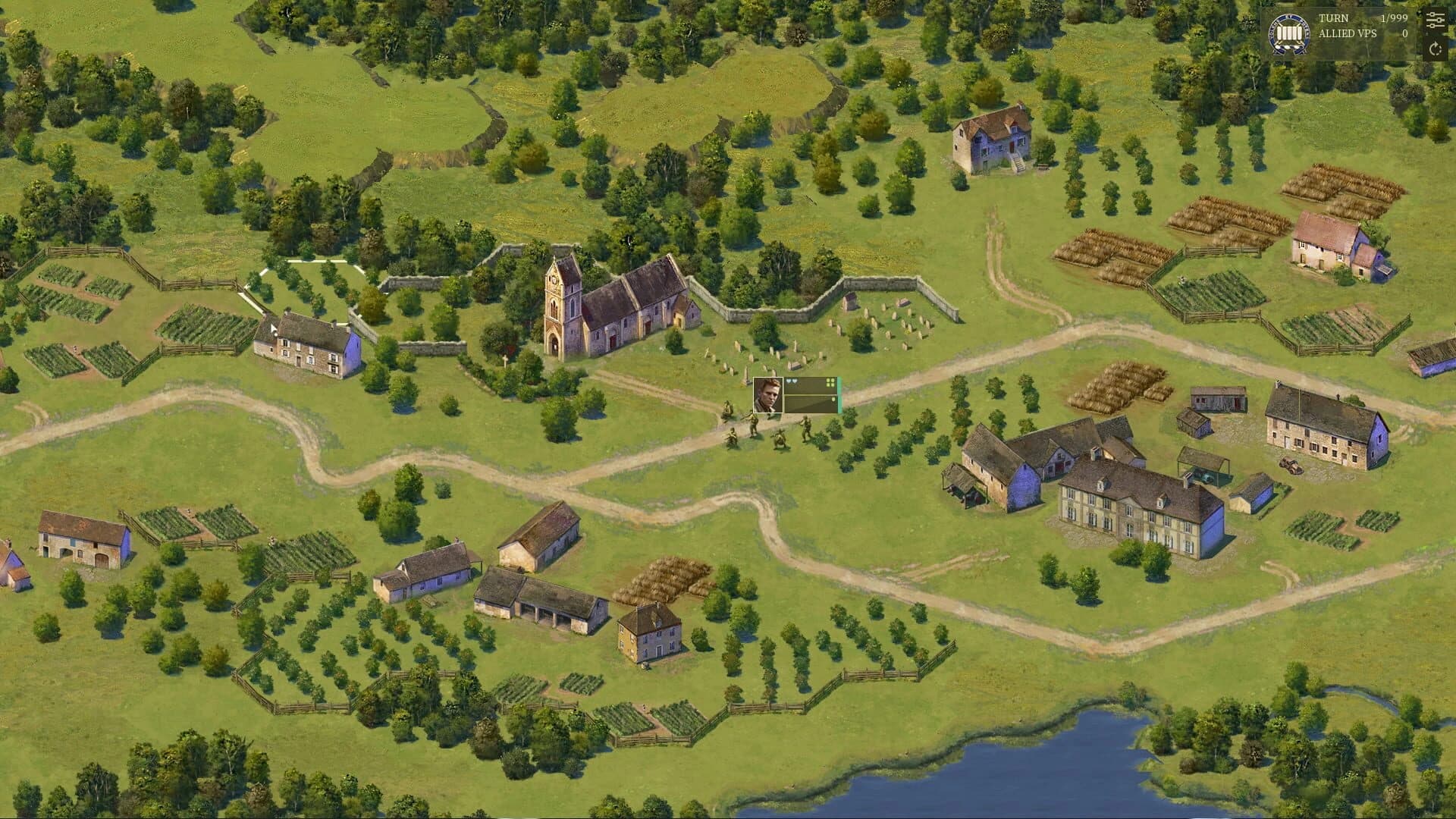
Task: Click the small shield icon inside the unit bar
Action: [x=834, y=400]
